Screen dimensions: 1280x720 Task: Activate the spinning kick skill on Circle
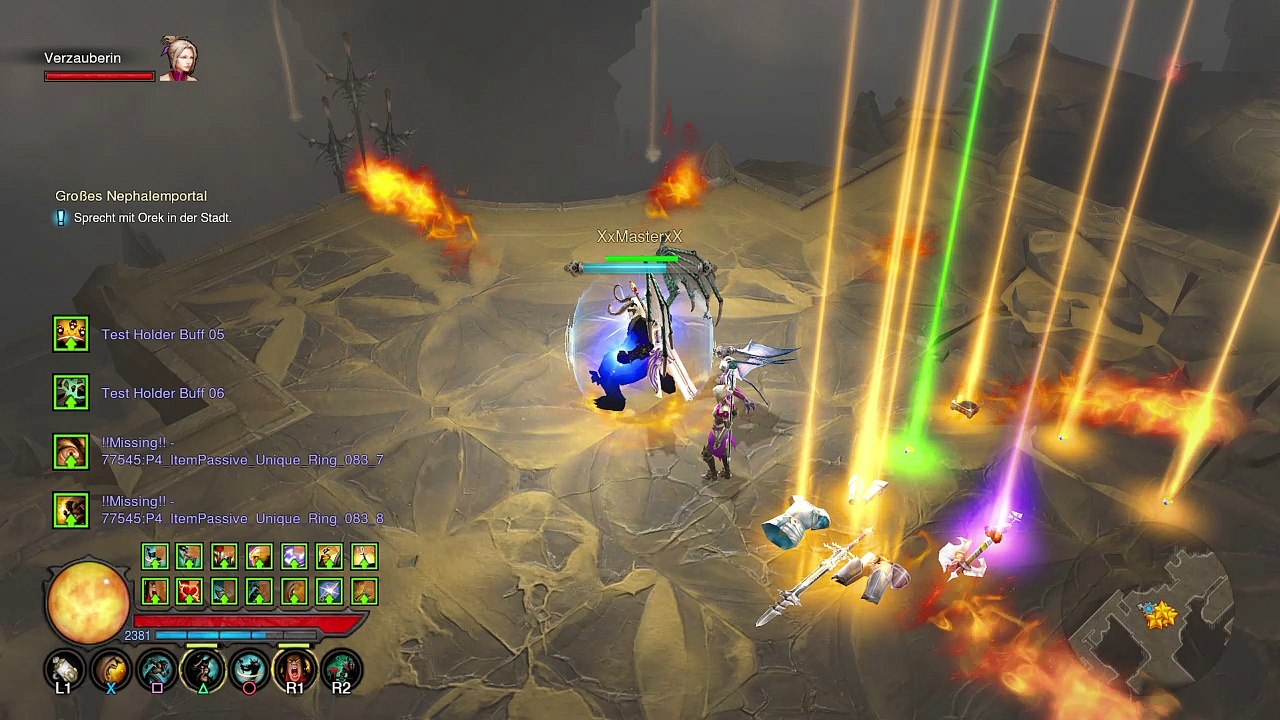tap(249, 670)
